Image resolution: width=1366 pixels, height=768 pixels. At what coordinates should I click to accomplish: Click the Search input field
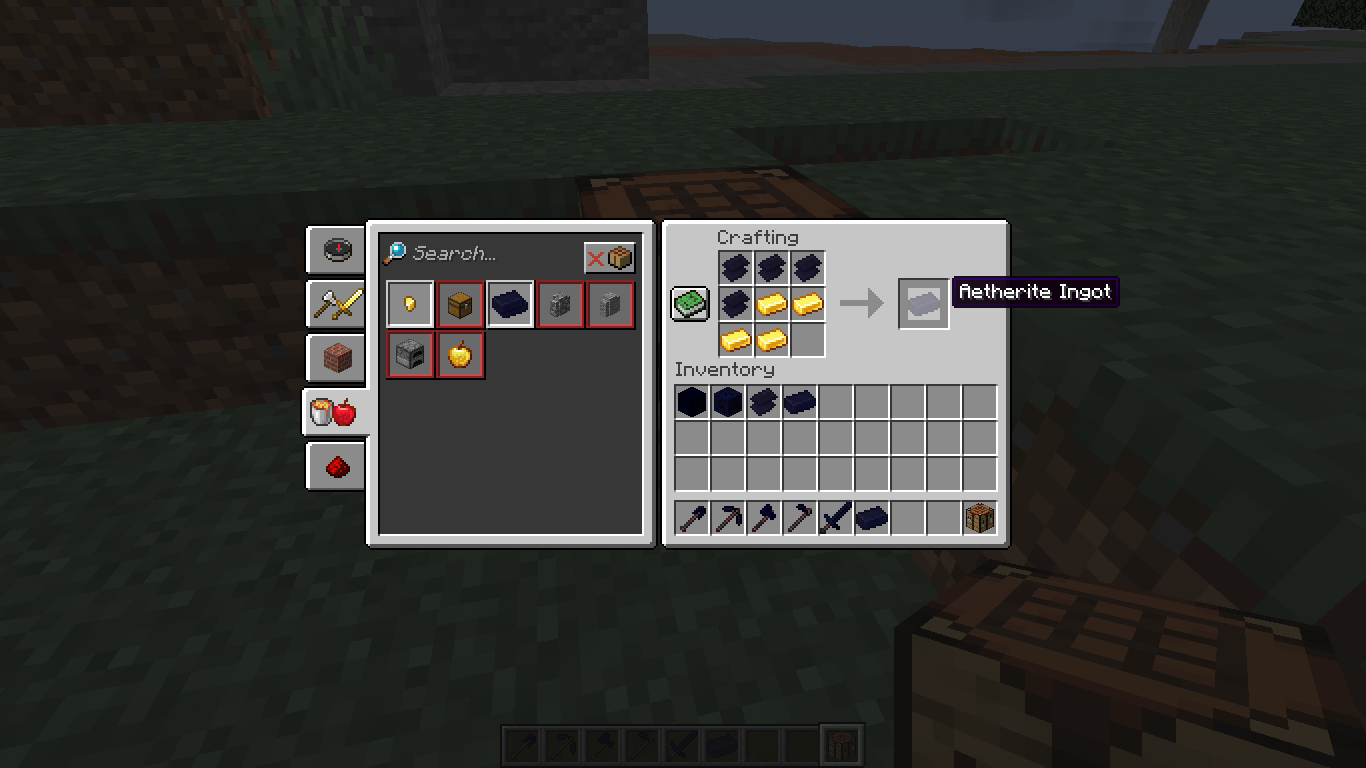(480, 254)
